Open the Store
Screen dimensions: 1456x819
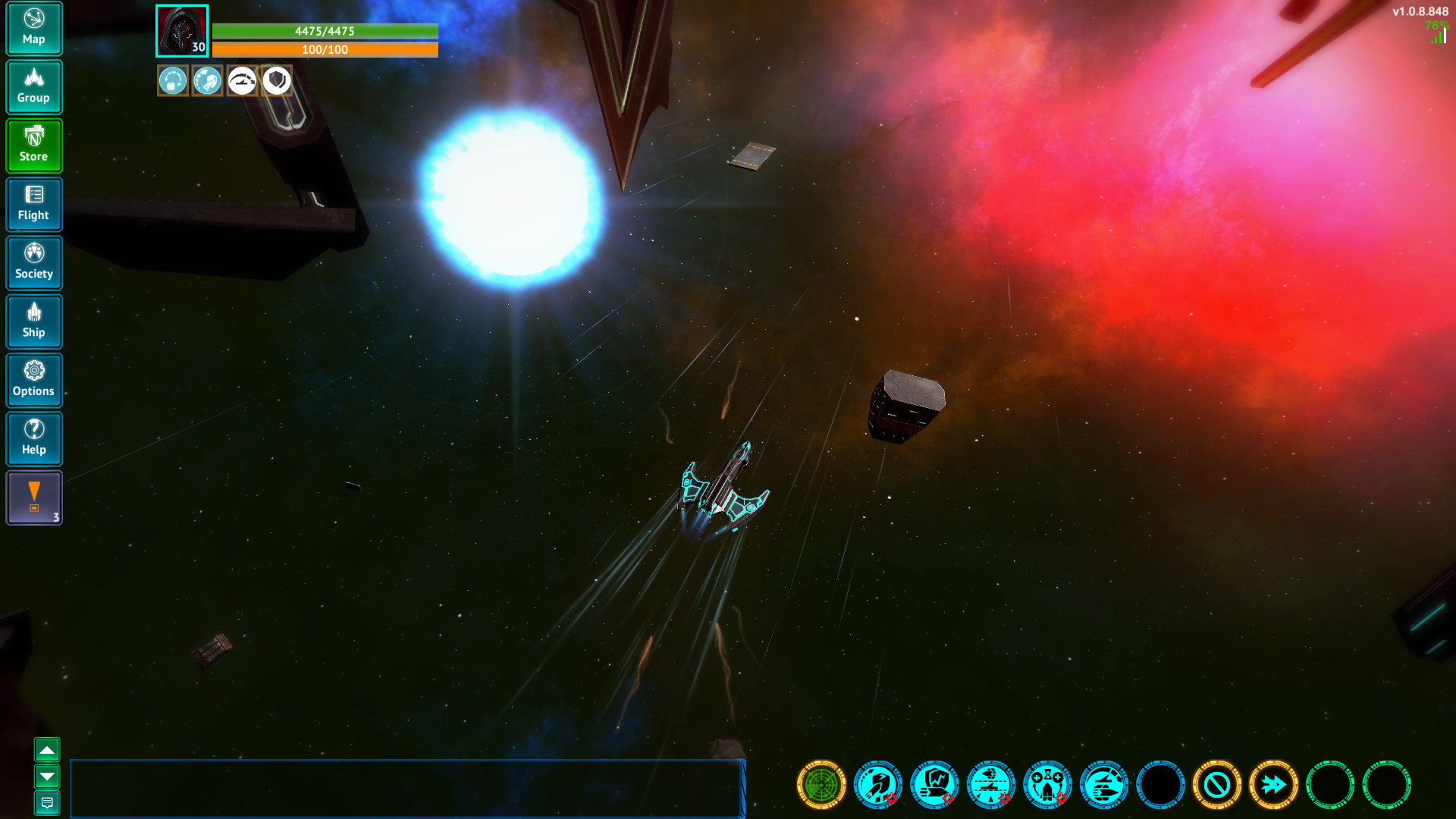[x=34, y=145]
